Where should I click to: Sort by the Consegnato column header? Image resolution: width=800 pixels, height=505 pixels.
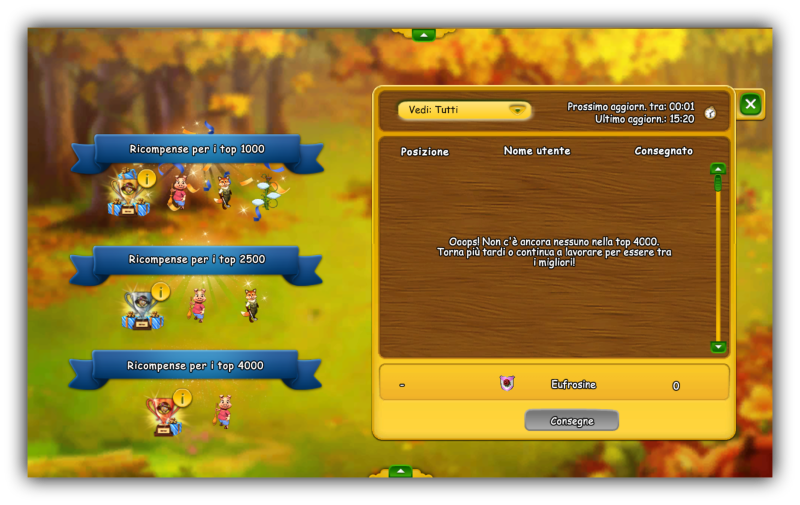(663, 151)
